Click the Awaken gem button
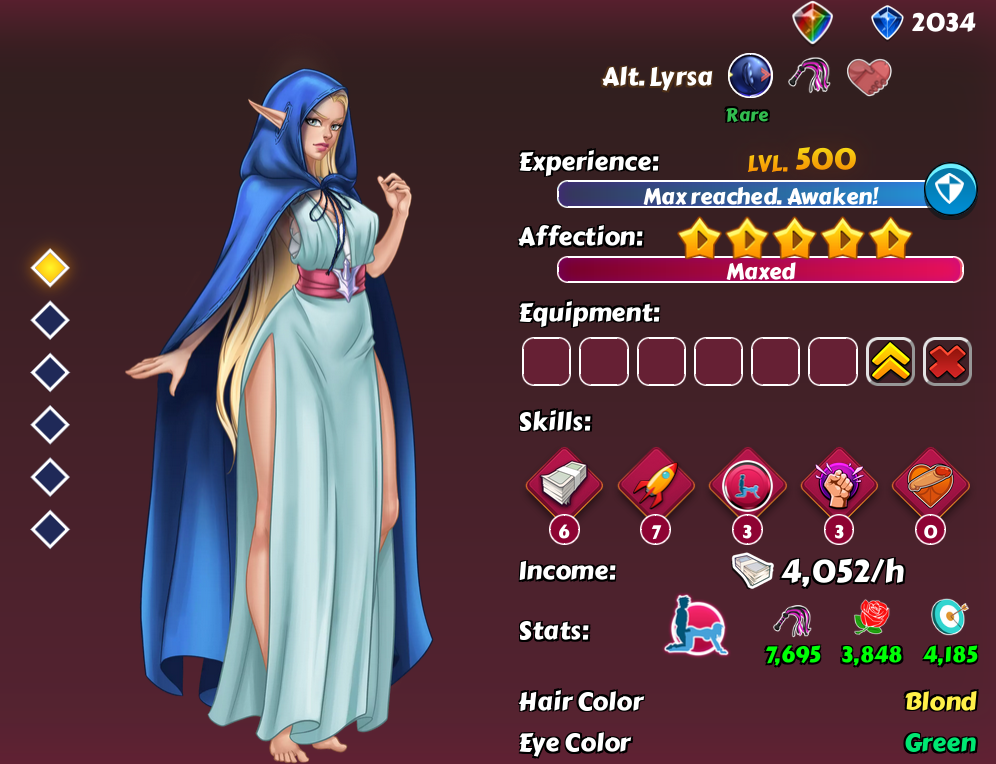 [x=949, y=189]
